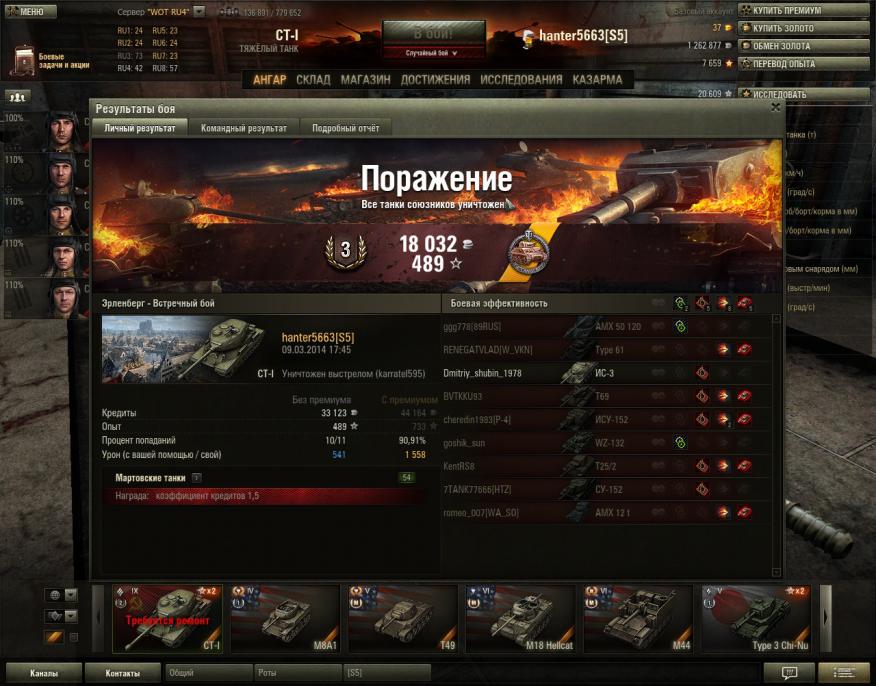Click КУПИТЬ ЗОЛОТО button
Viewport: 876px width, 686px height.
(802, 28)
